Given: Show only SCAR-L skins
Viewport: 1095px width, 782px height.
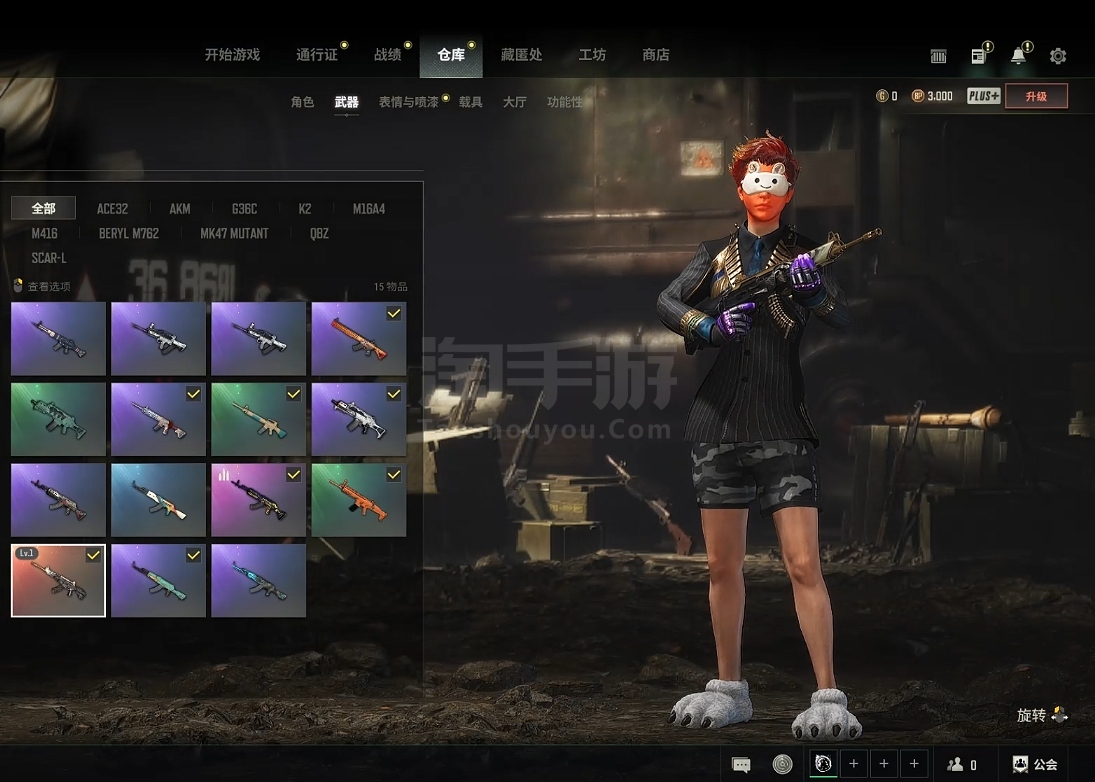Looking at the screenshot, I should pos(49,258).
